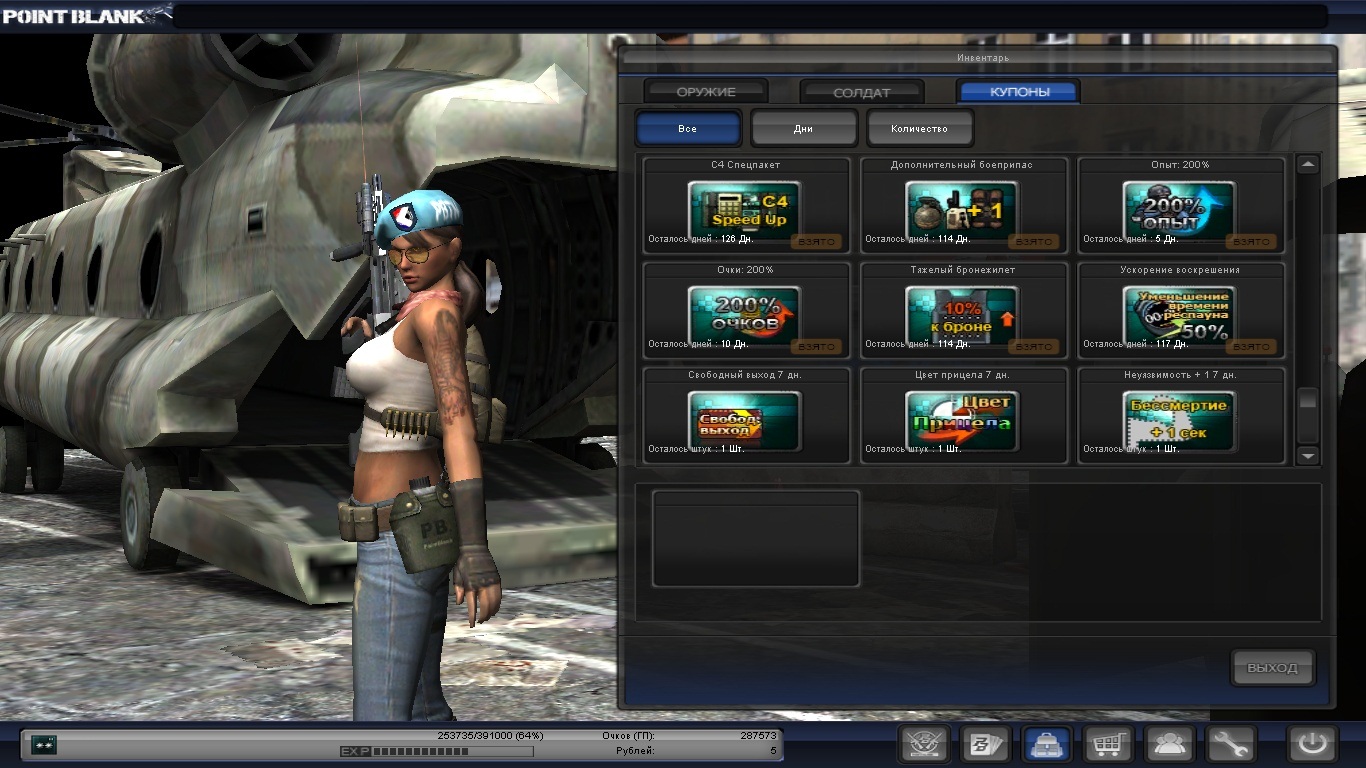Open the СОЛДАТ tab

[861, 92]
